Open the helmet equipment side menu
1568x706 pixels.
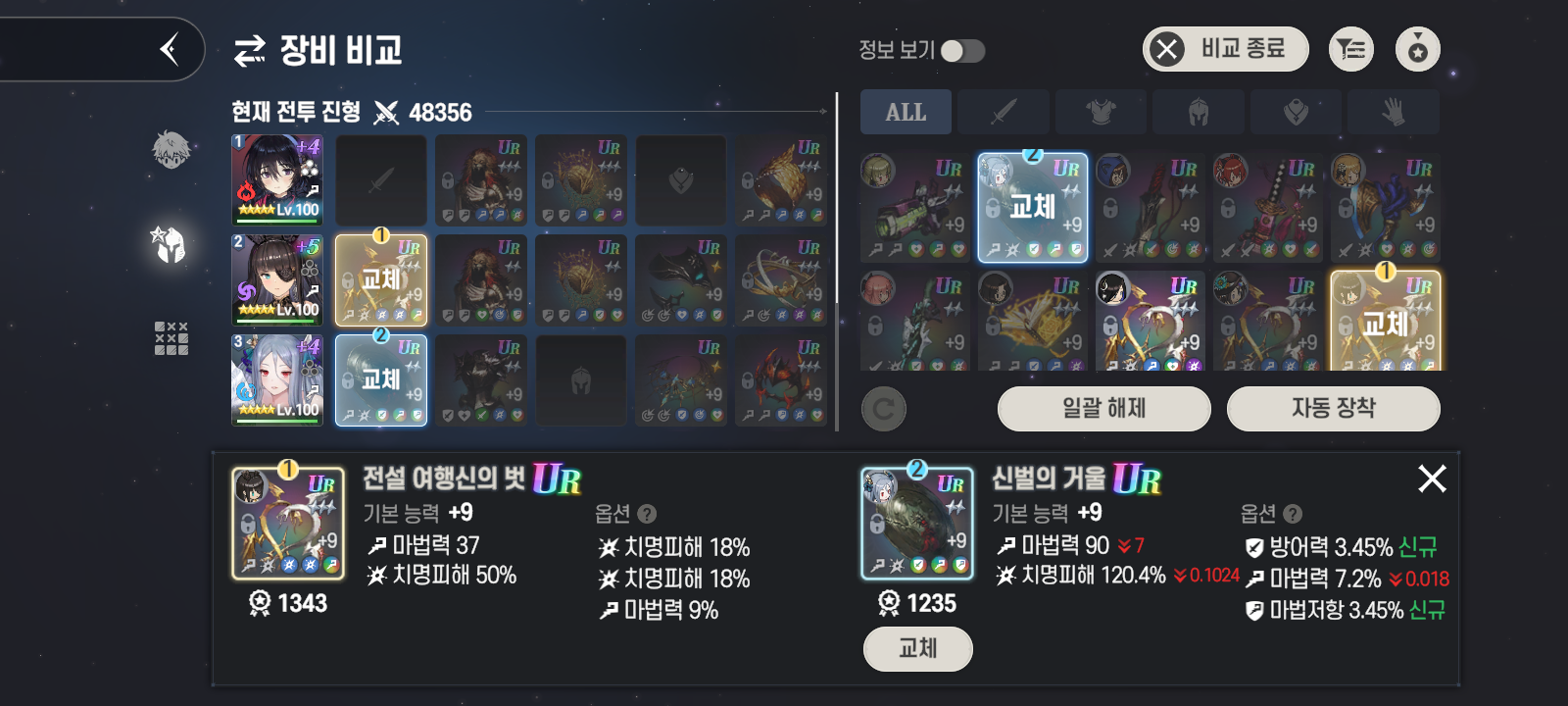click(171, 245)
